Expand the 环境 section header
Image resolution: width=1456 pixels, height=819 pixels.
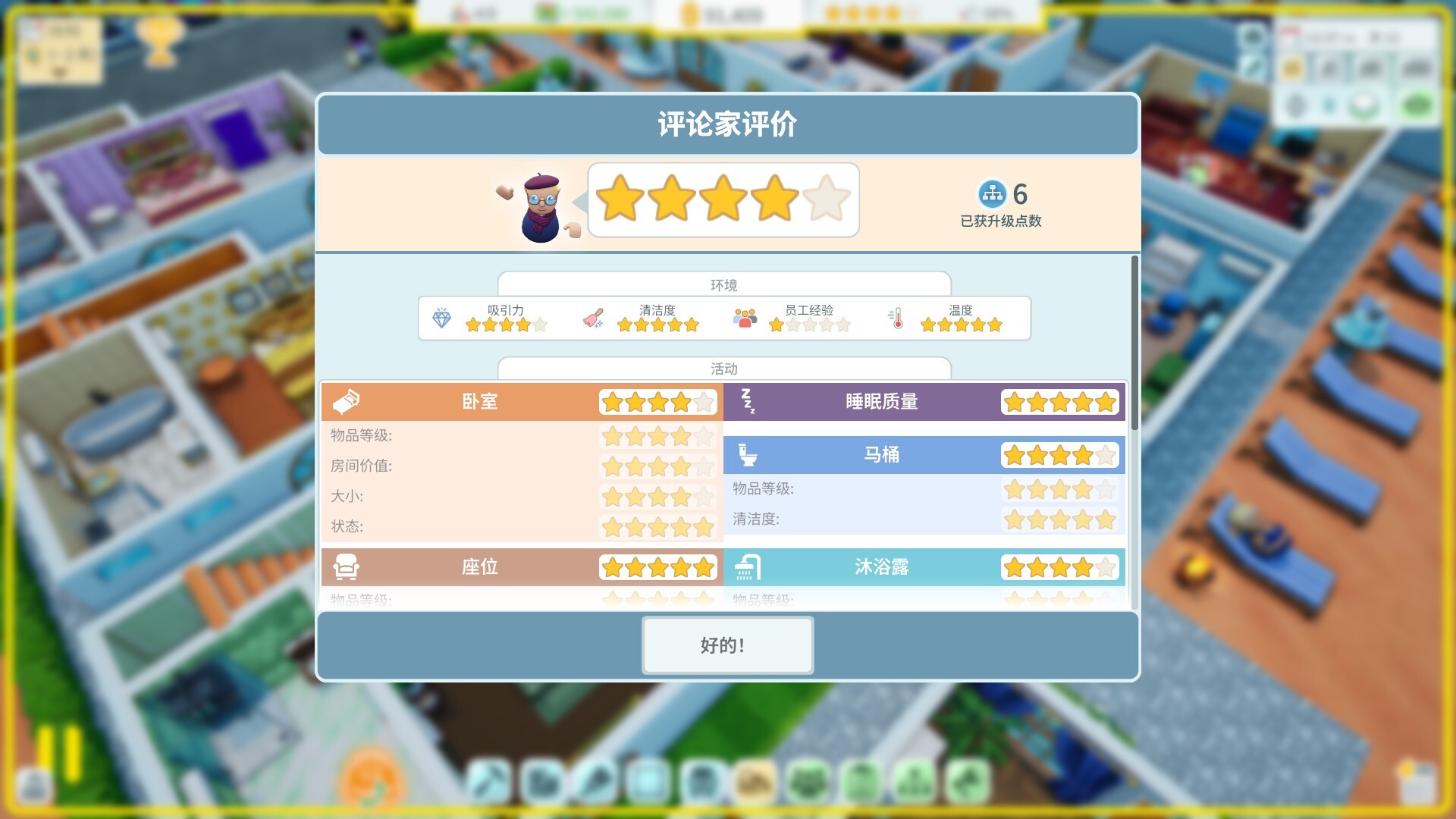723,284
